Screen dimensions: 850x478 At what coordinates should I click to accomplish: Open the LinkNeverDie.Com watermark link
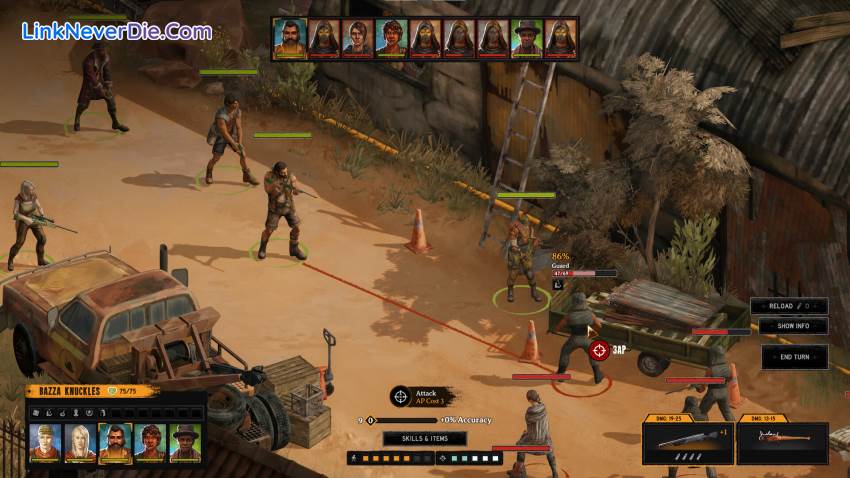pos(117,31)
